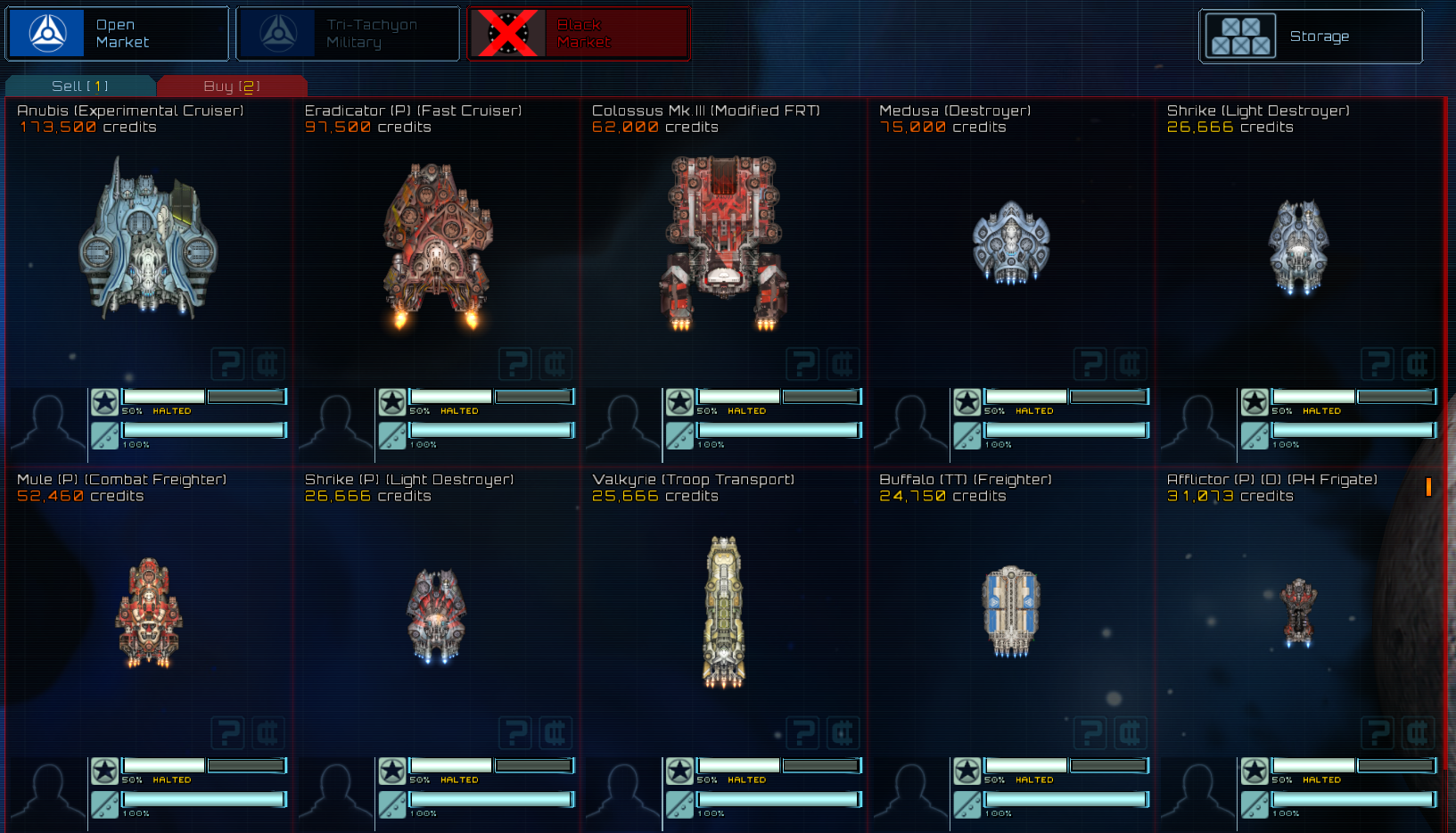Pick the Eradicator (P) Fast Cruiser
This screenshot has width=1456, height=833.
click(437, 243)
